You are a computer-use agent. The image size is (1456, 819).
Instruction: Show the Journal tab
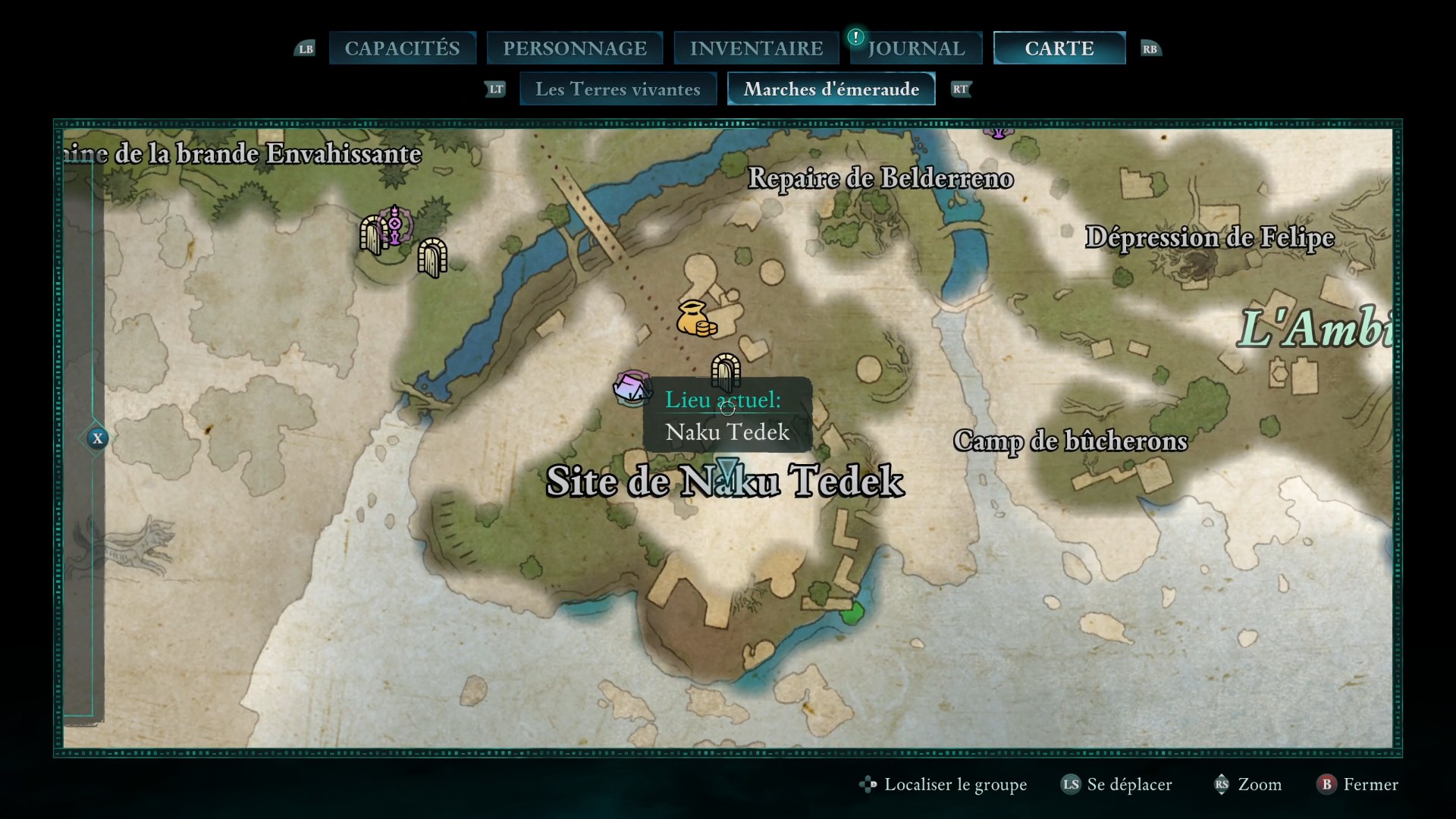click(x=916, y=49)
